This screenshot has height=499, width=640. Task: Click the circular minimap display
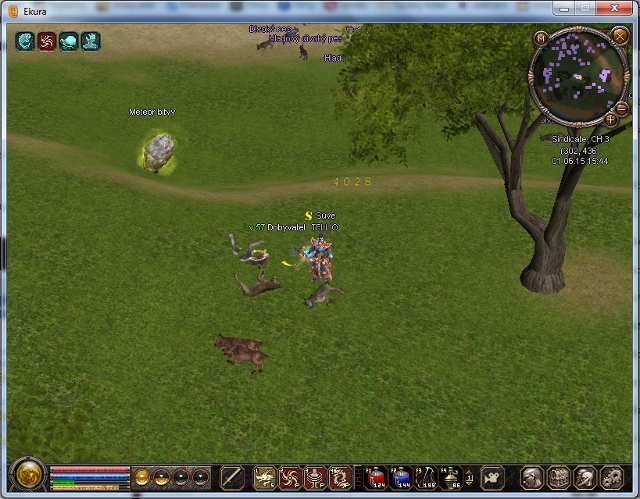click(576, 75)
